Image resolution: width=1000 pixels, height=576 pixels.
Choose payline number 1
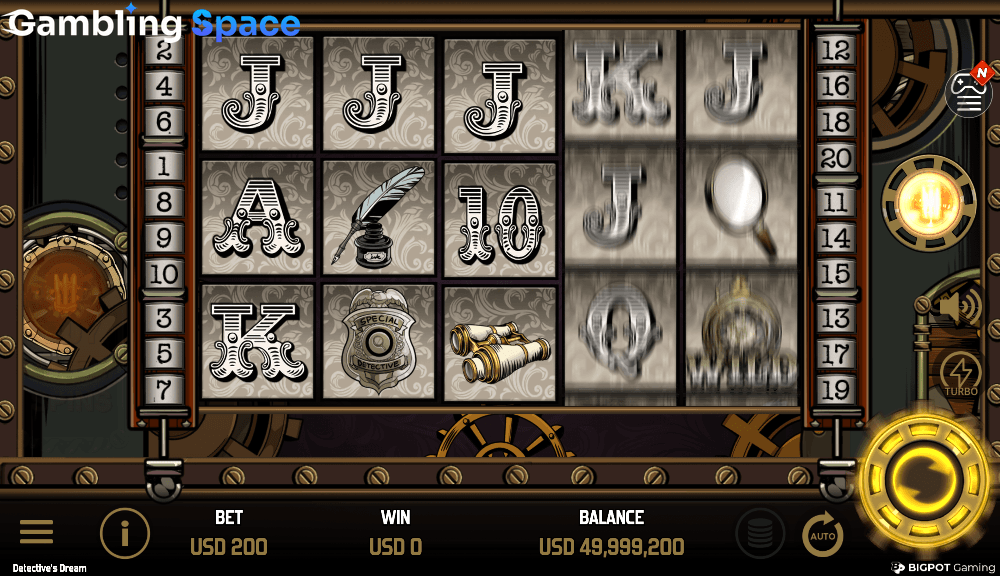[x=163, y=164]
